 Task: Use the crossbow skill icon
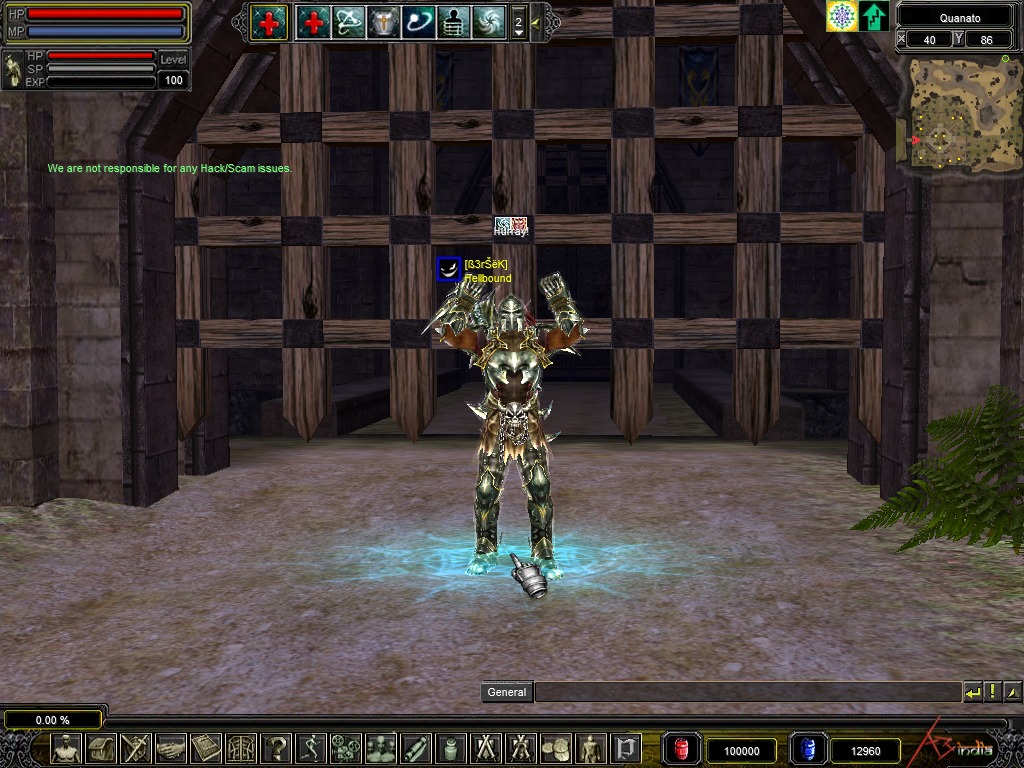(x=348, y=21)
